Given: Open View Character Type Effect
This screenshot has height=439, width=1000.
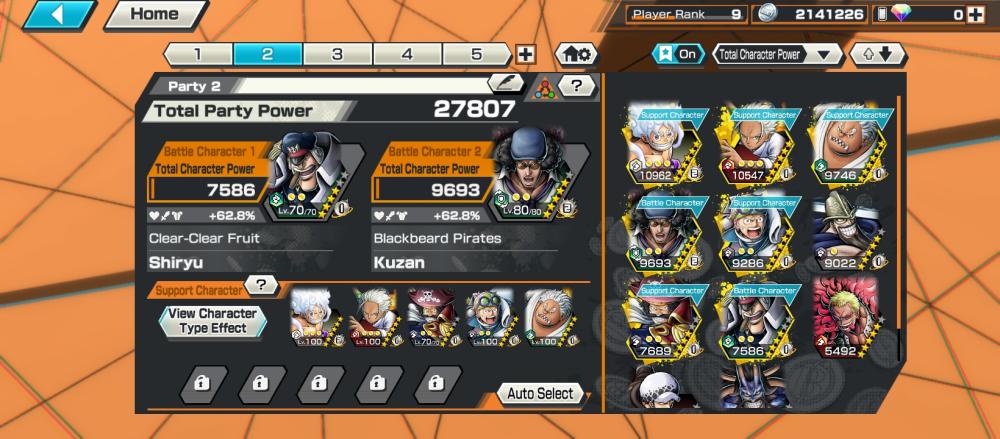Looking at the screenshot, I should pyautogui.click(x=212, y=321).
